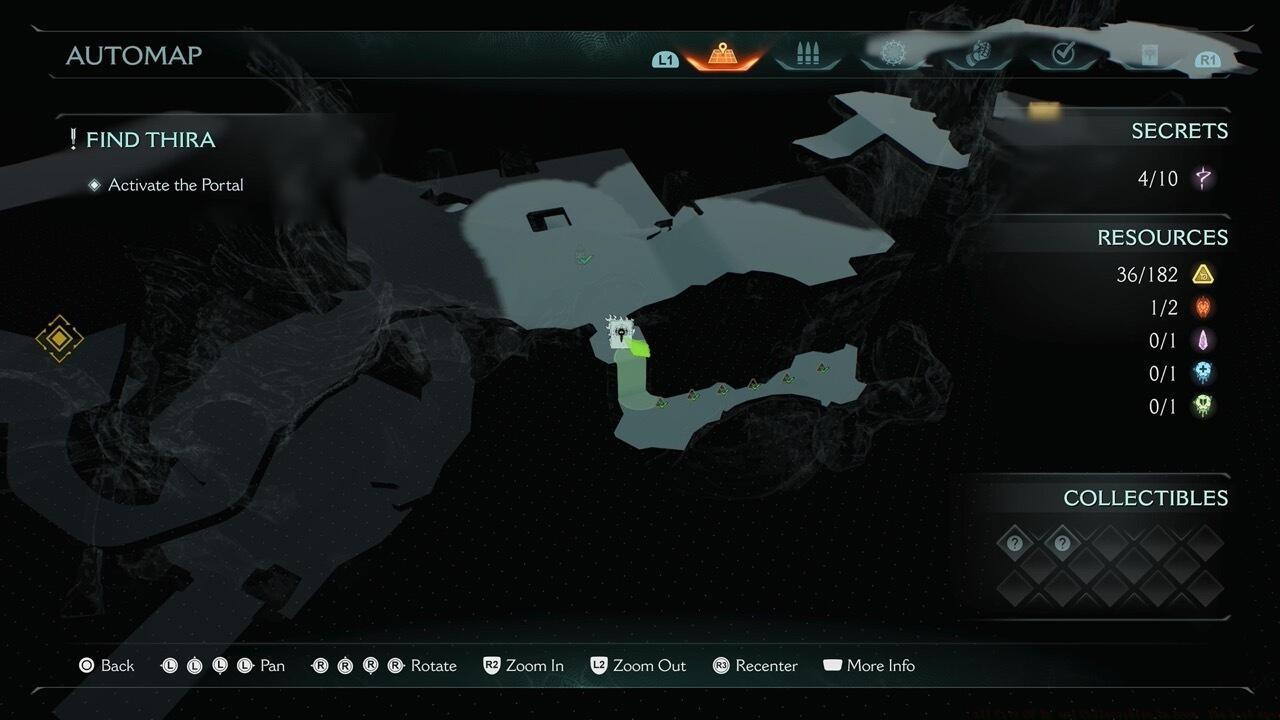Click the purple Secrets question mark icon
Image resolution: width=1280 pixels, height=720 pixels.
[x=1204, y=179]
